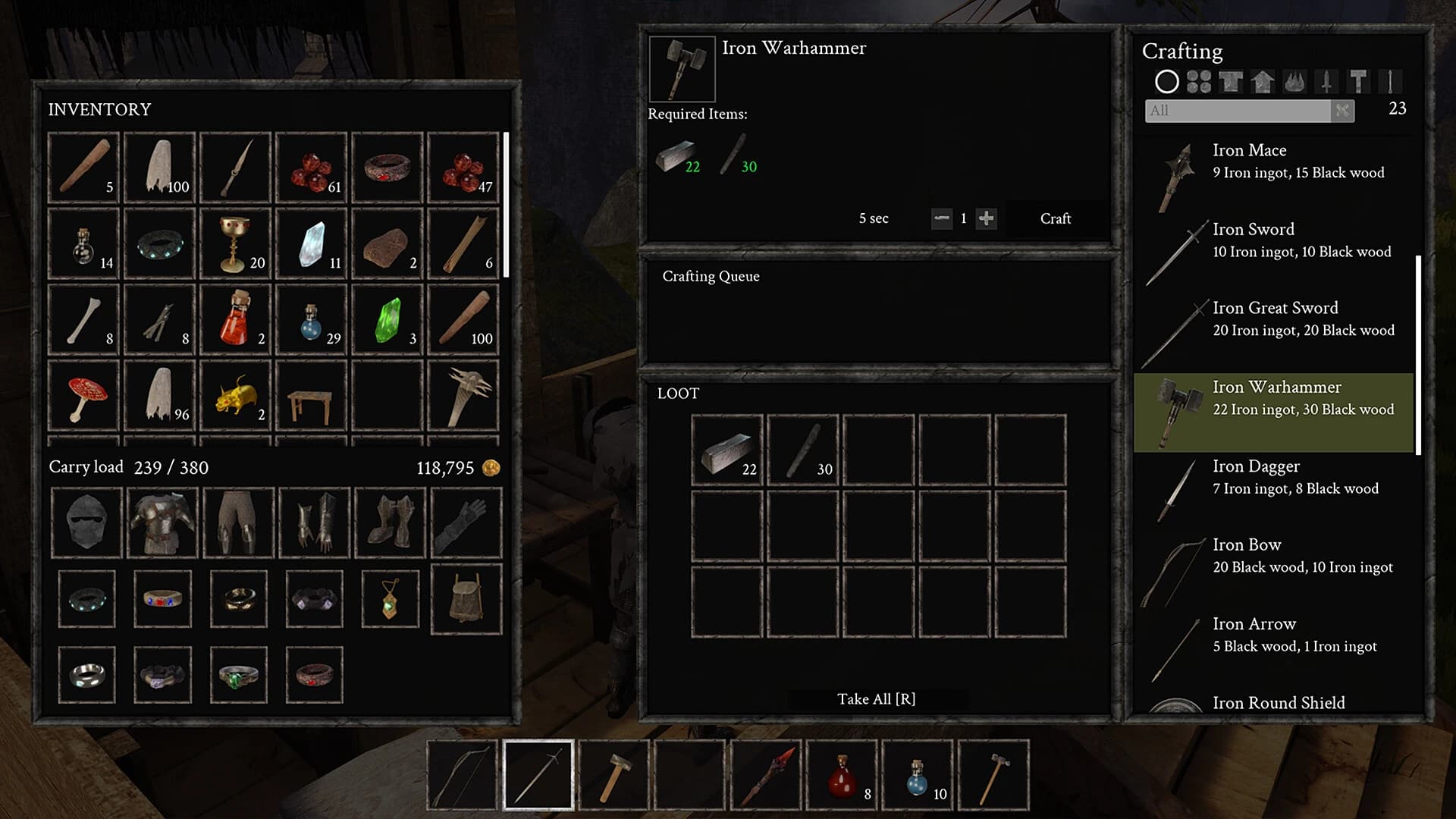Select the fire crafting filter icon
The width and height of the screenshot is (1456, 819).
(x=1294, y=81)
